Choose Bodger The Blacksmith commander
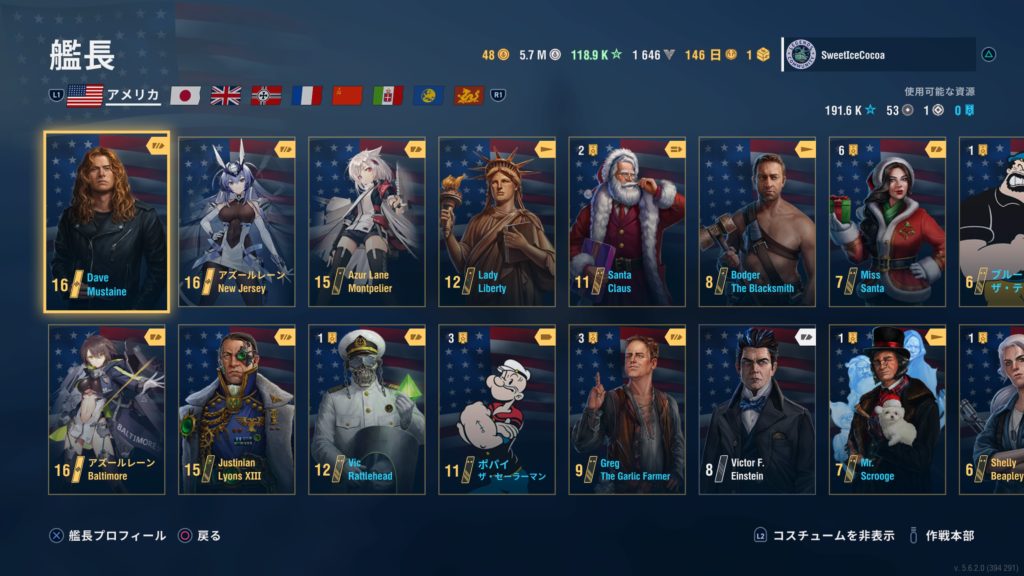This screenshot has height=576, width=1024. coord(757,222)
